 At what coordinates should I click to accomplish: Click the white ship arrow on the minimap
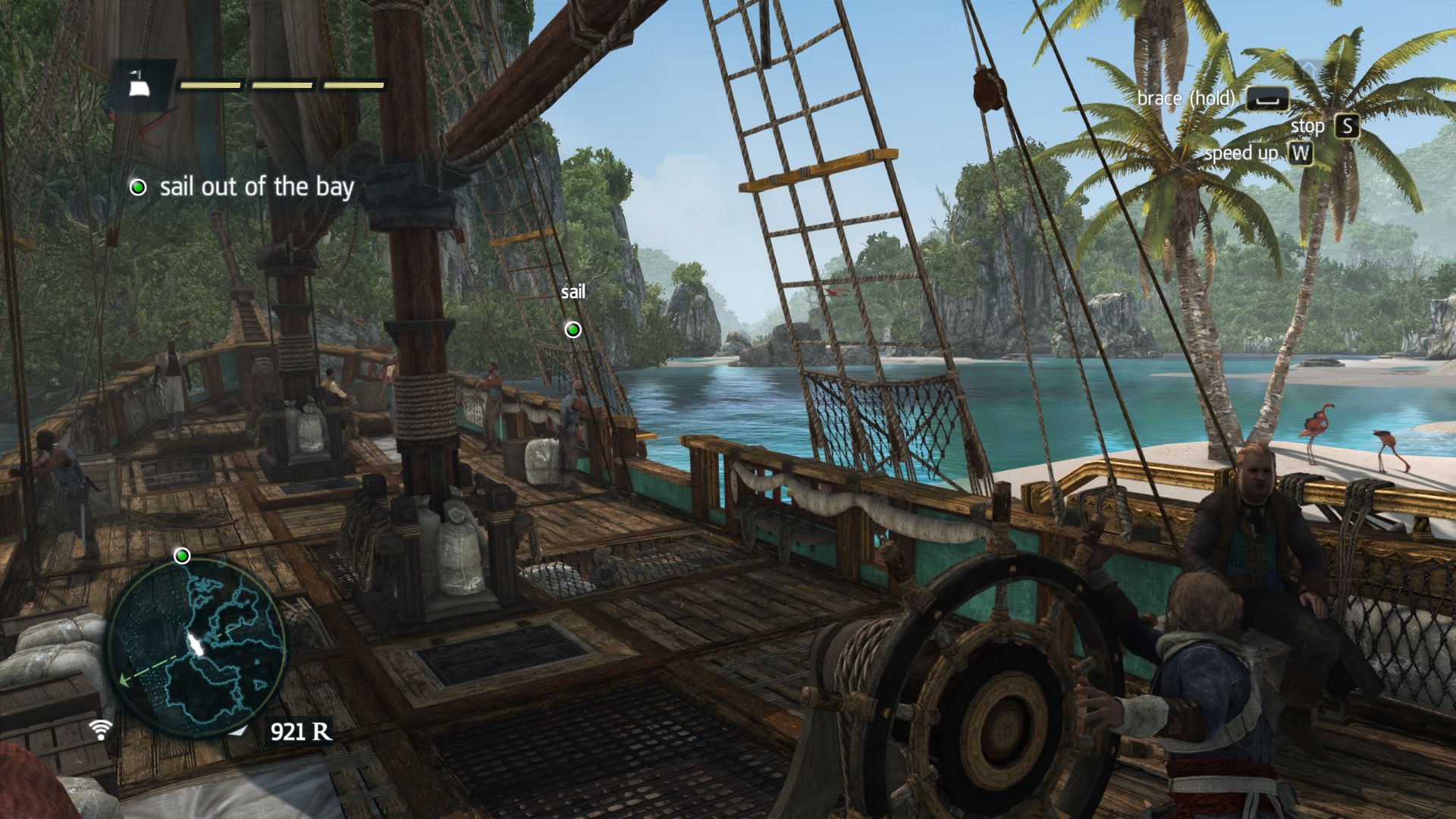tap(196, 645)
